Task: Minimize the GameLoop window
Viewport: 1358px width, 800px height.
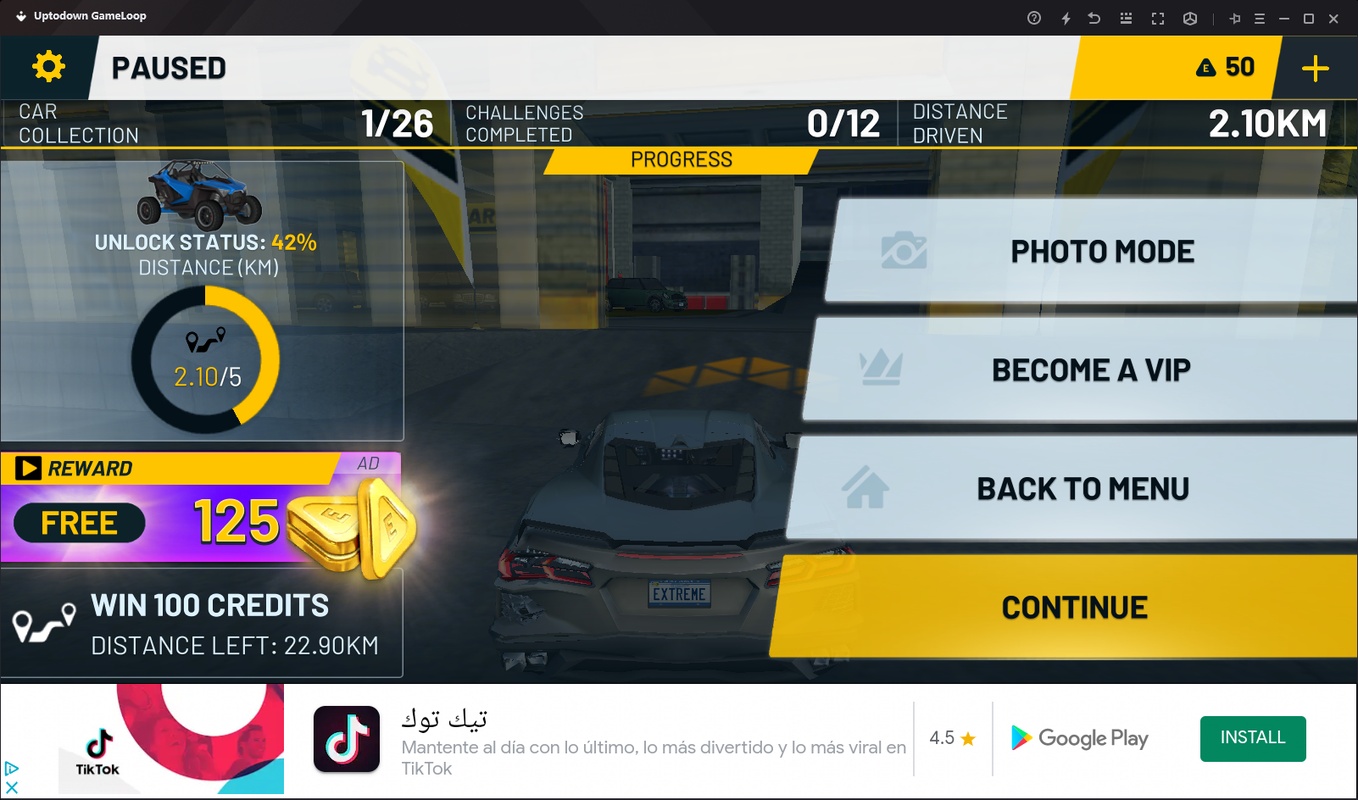Action: (1284, 18)
